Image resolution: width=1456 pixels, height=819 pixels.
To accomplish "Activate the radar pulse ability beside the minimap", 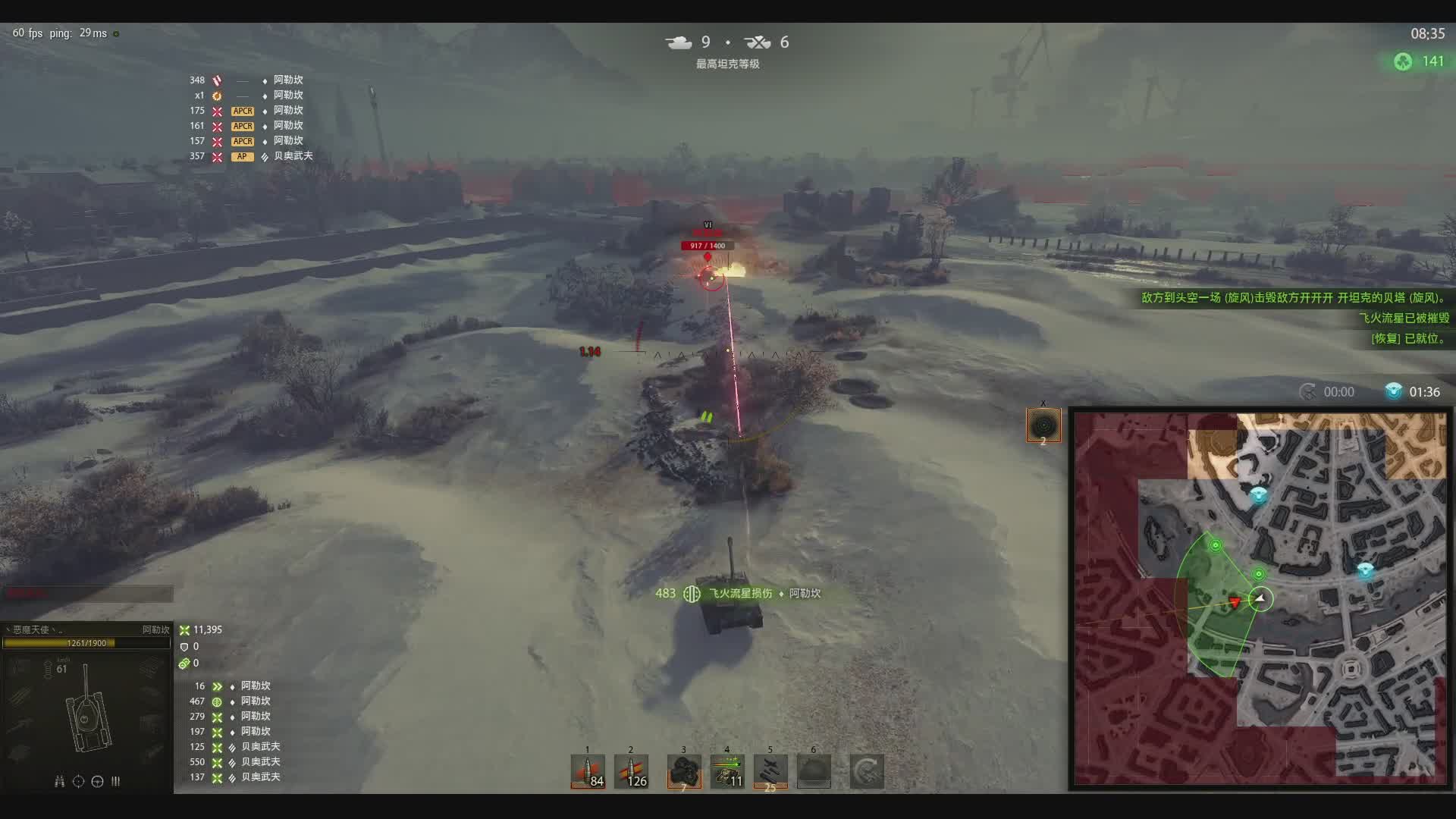I will (x=1043, y=425).
